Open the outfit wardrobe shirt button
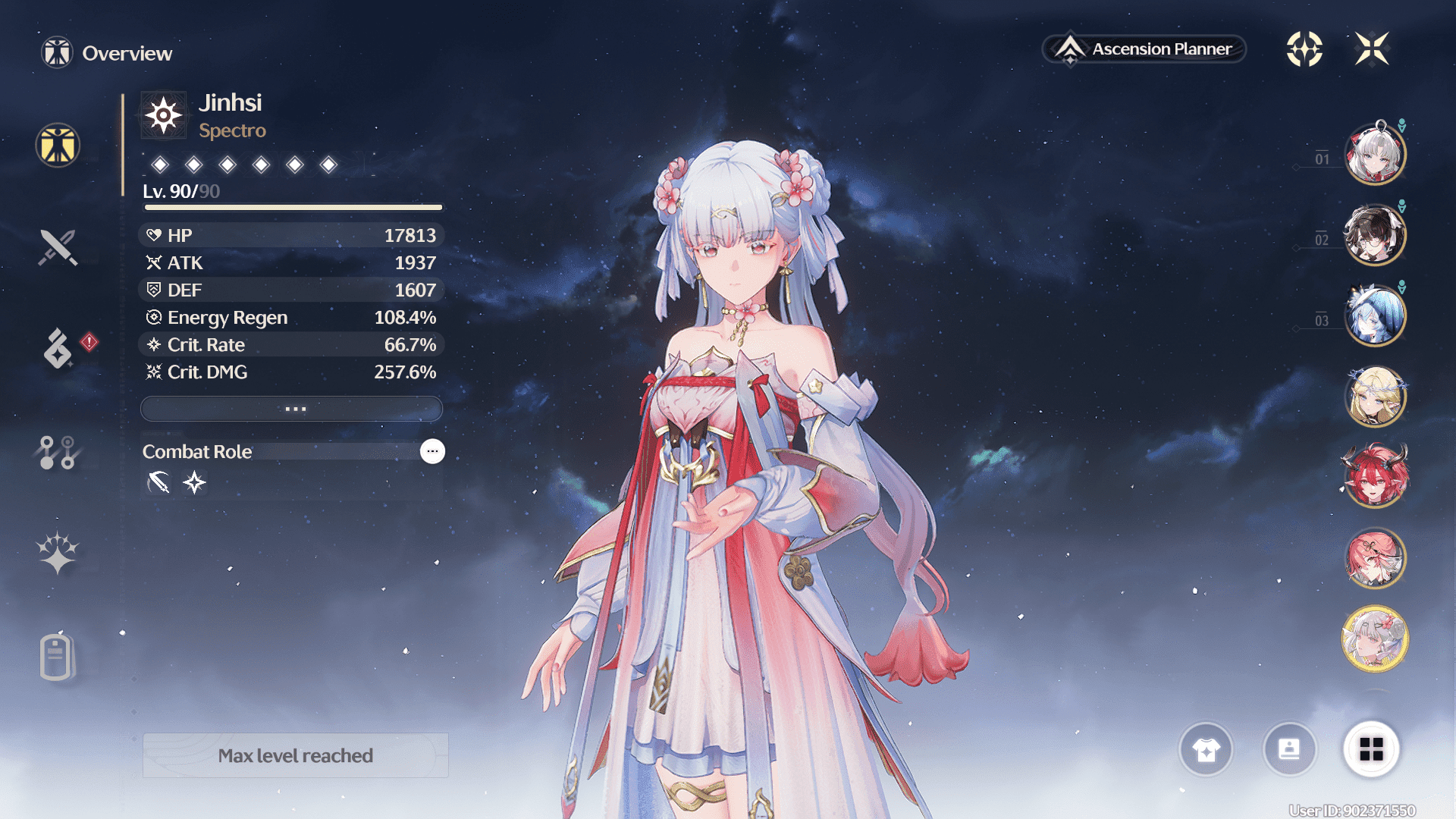This screenshot has width=1456, height=819. coord(1206,749)
